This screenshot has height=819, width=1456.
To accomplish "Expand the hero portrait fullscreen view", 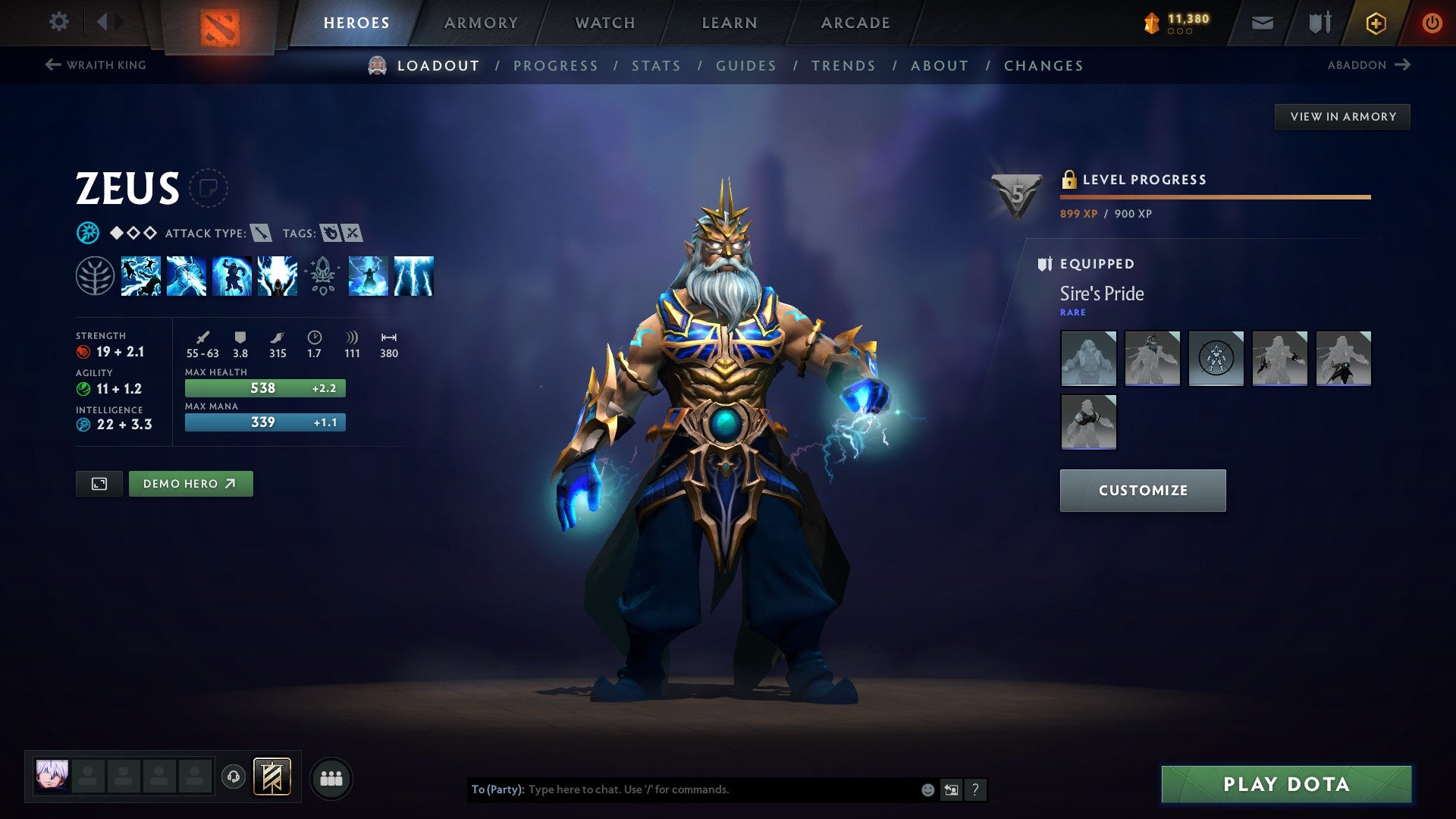I will point(100,483).
